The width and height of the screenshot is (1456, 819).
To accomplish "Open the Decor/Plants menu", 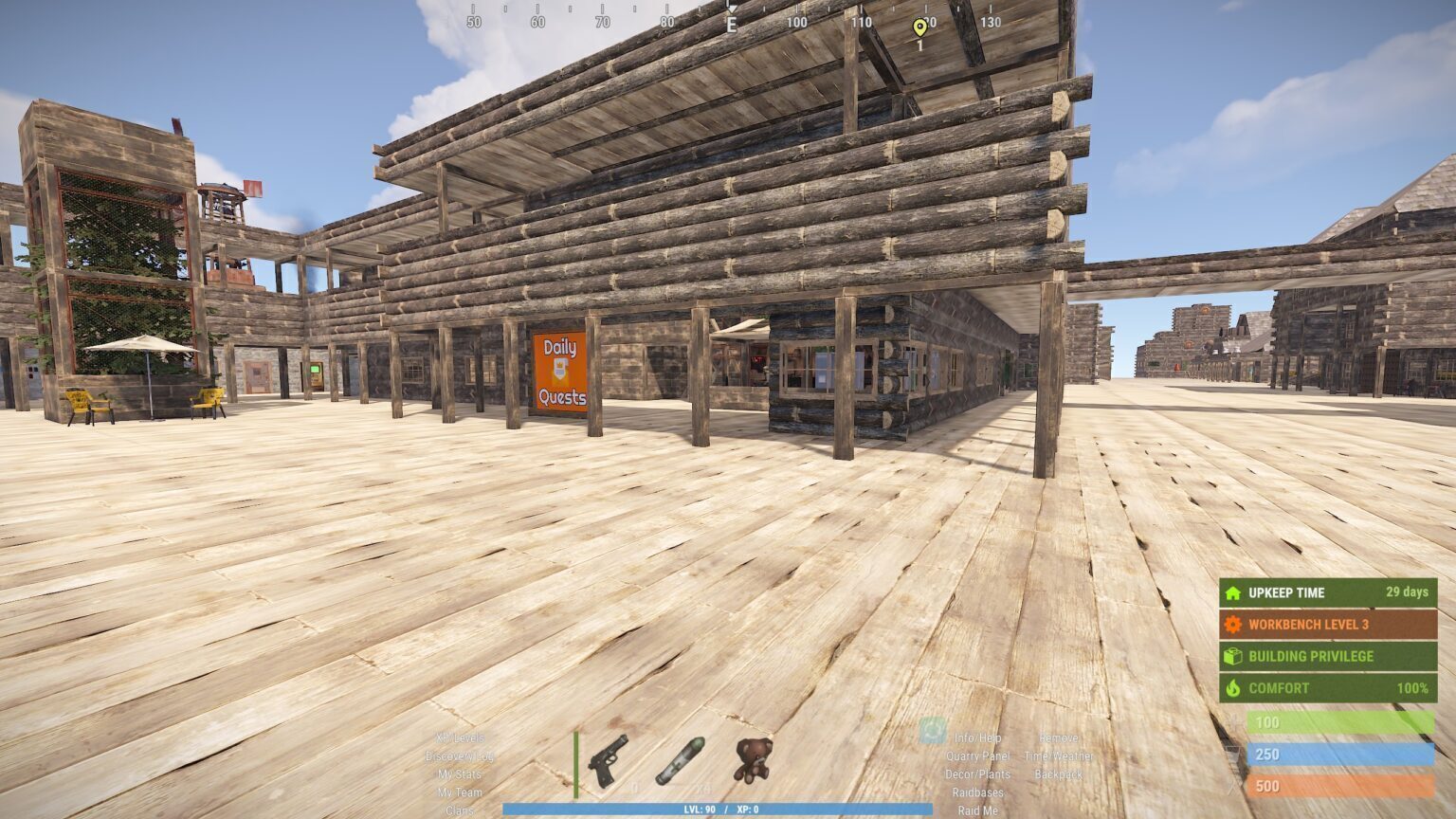I will (x=977, y=774).
